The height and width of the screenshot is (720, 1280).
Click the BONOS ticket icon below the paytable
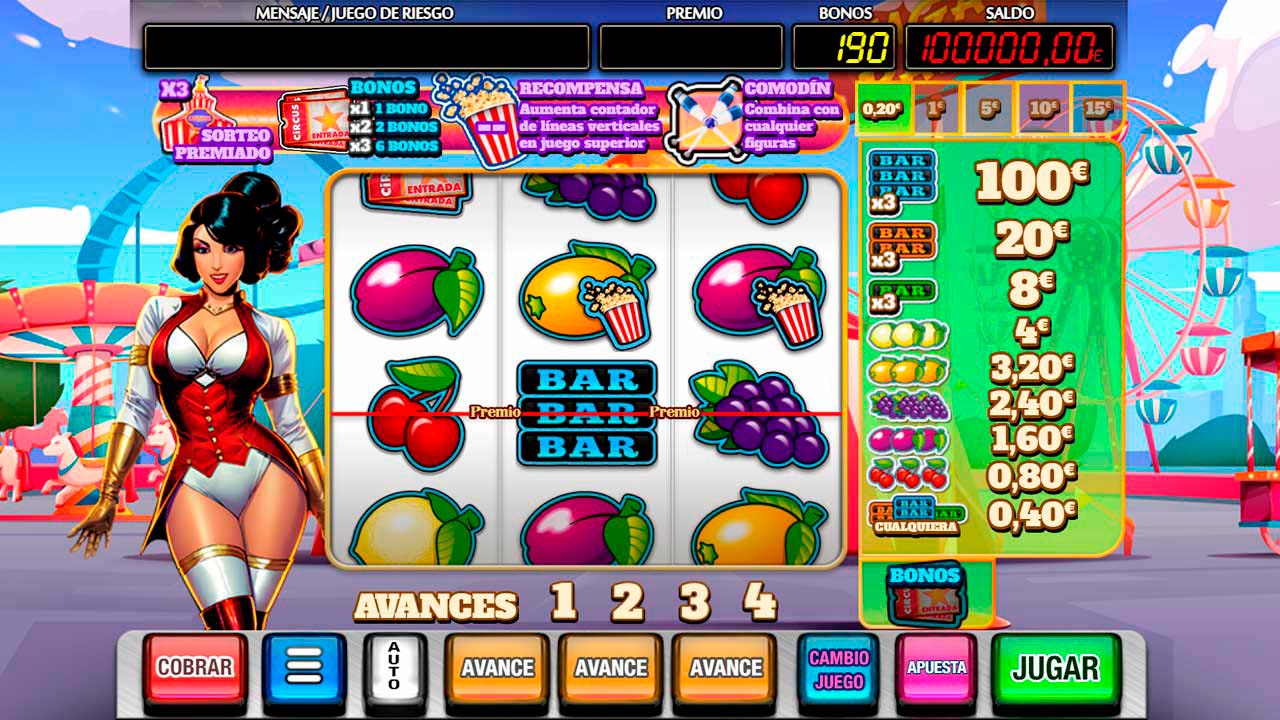(926, 596)
